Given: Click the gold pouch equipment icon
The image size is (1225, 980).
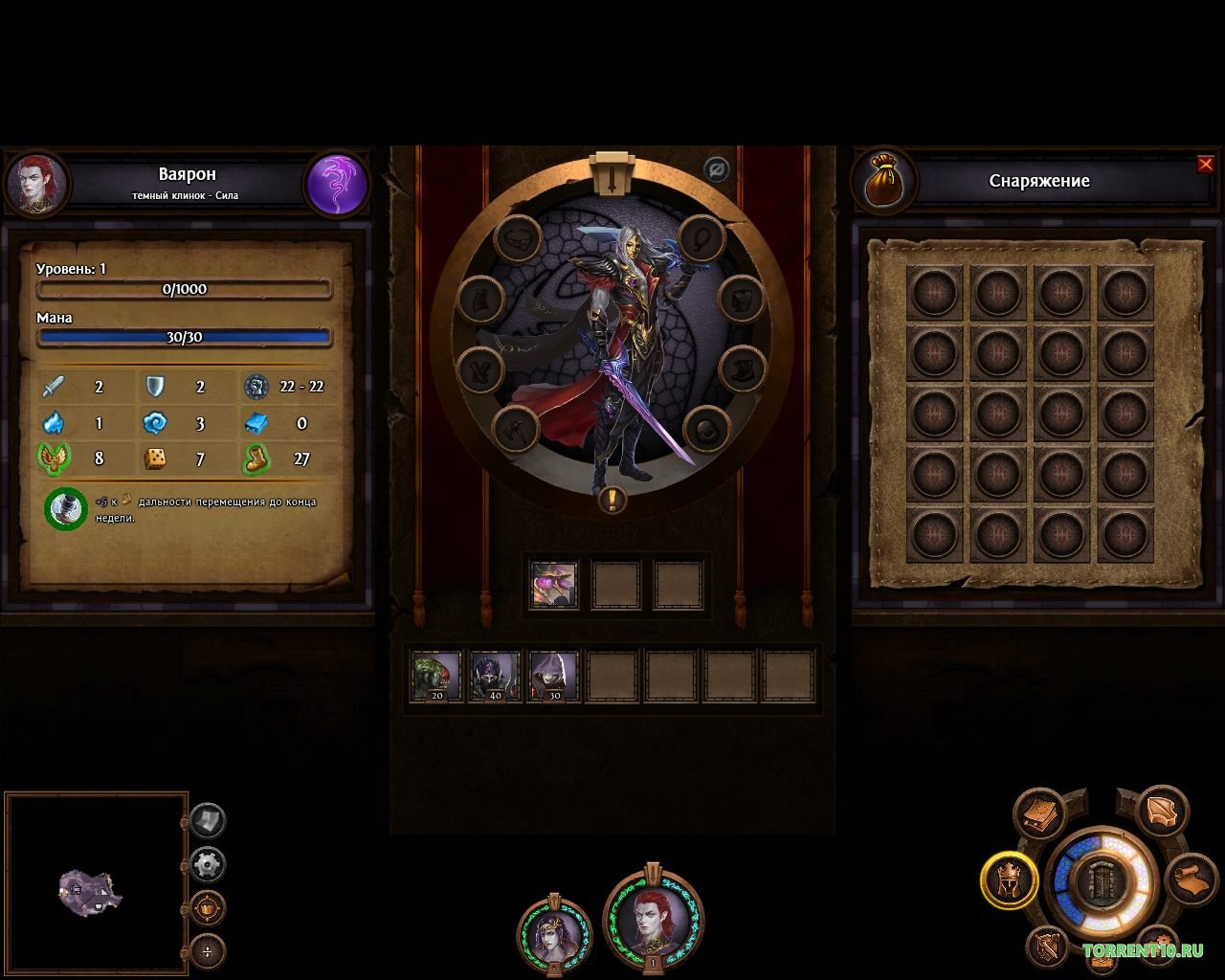Looking at the screenshot, I should point(885,181).
